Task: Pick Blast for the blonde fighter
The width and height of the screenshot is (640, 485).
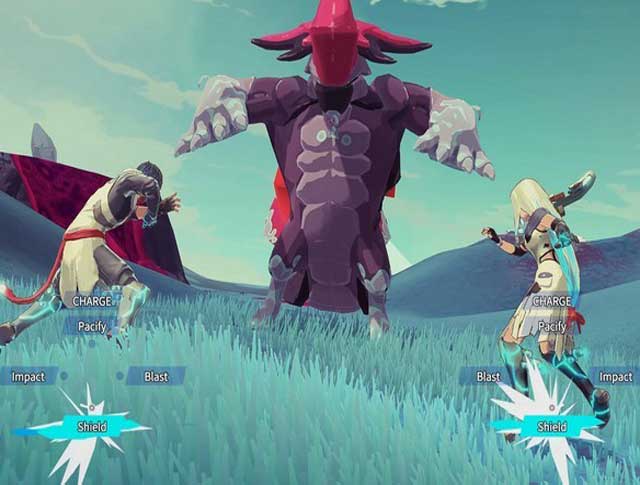Action: (x=488, y=377)
